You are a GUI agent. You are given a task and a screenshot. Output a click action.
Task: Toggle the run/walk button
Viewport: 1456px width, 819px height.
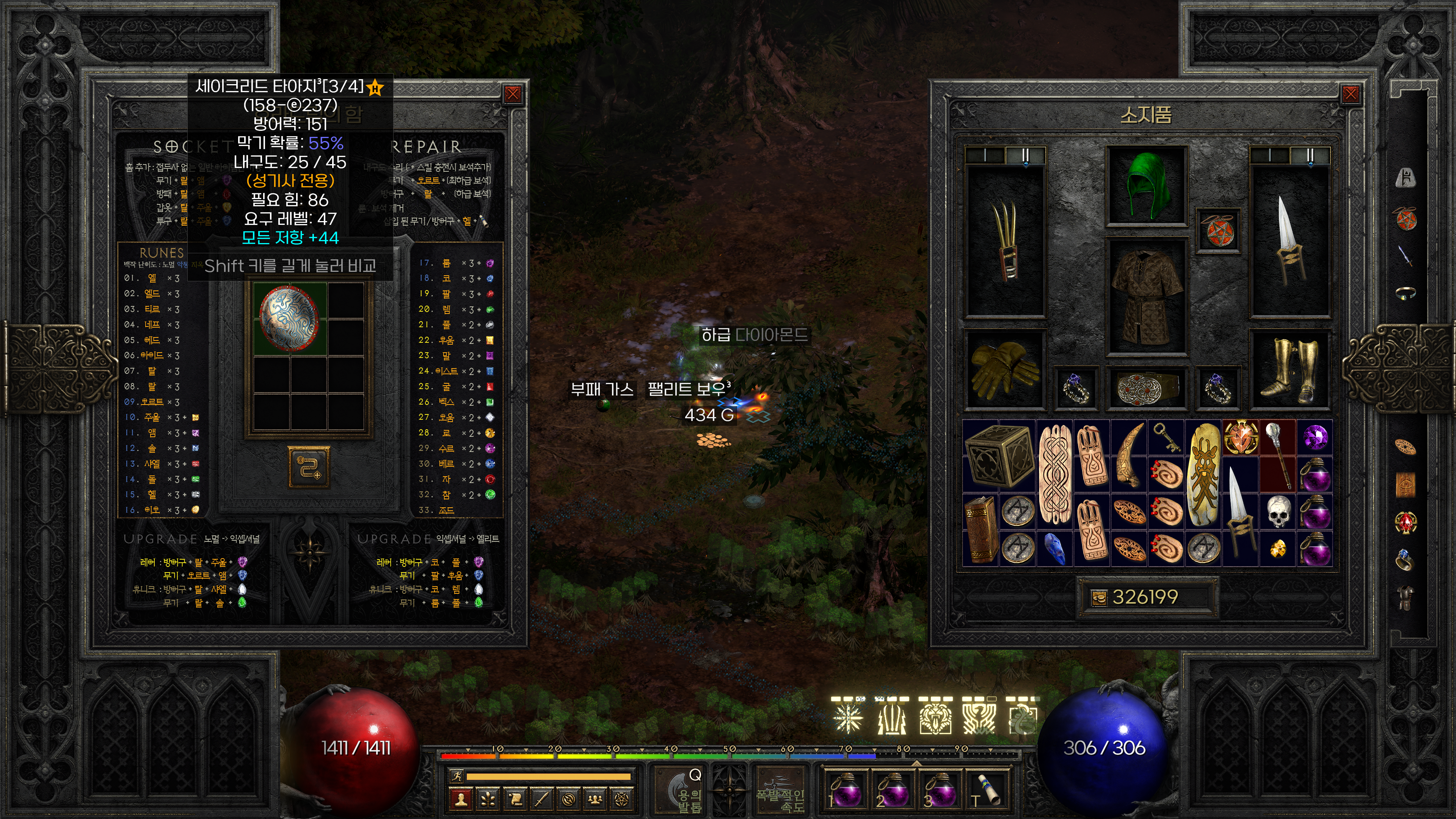[x=457, y=777]
